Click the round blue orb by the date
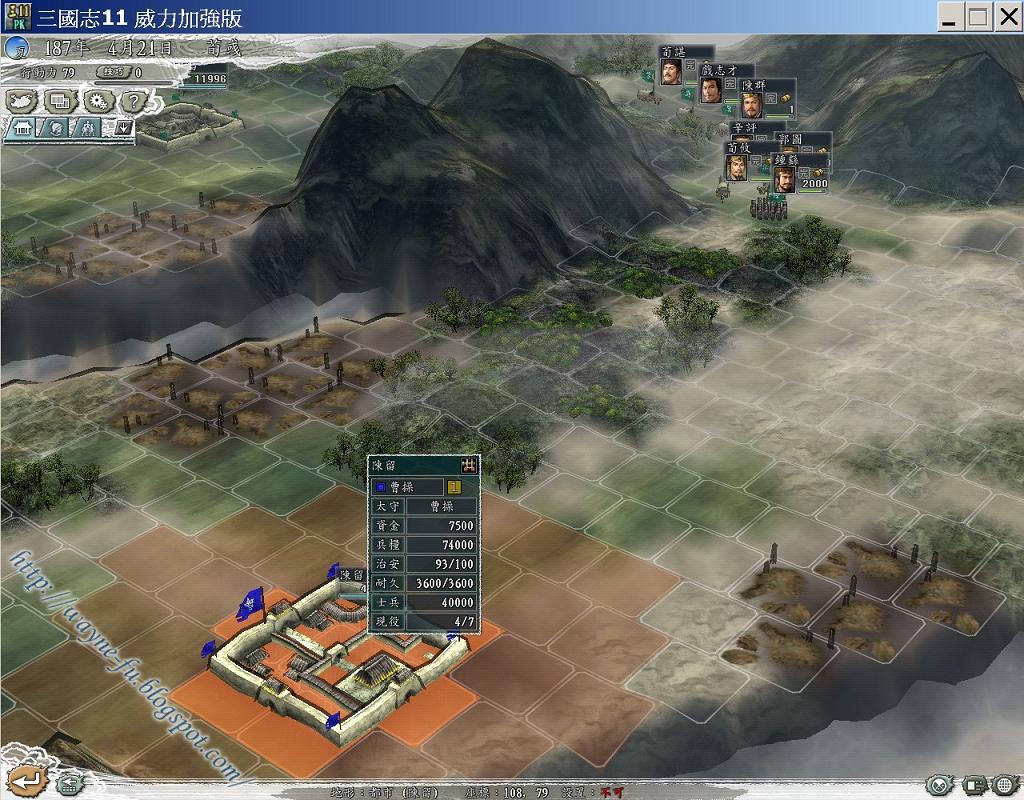 coord(17,47)
